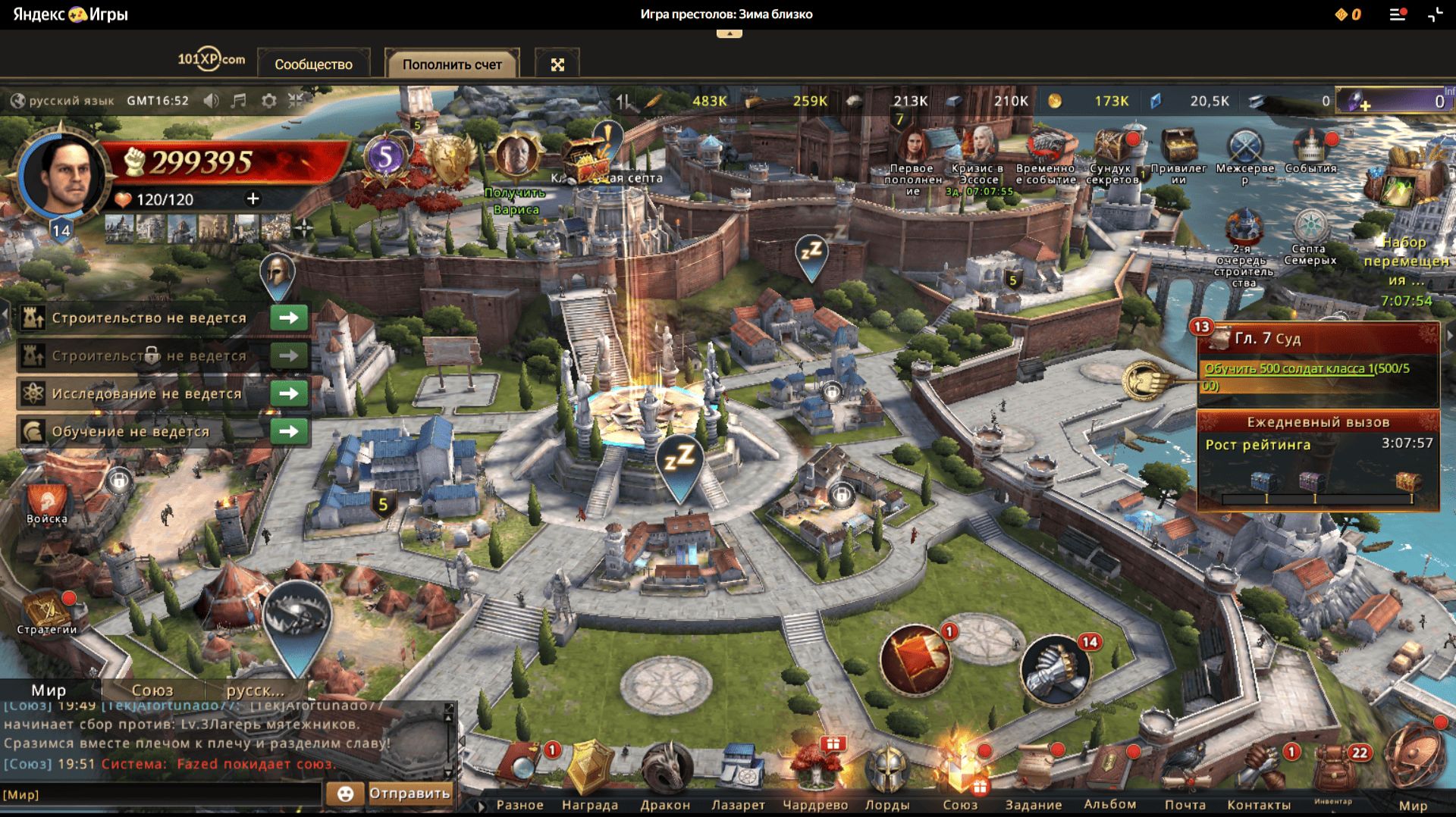Switch chat to the Союз tab
This screenshot has height=817, width=1456.
coord(152,690)
